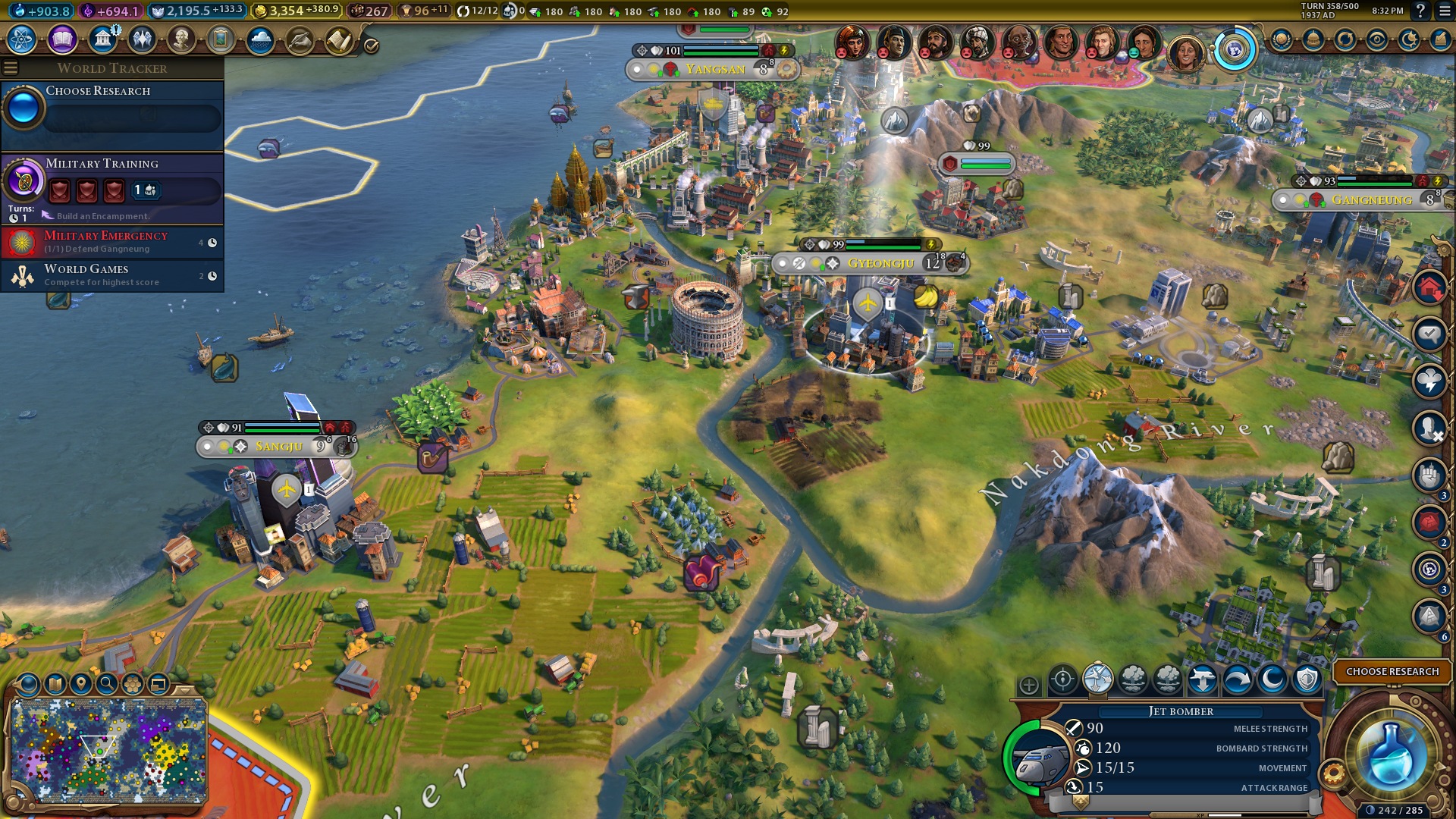Open the civics tree book icon
This screenshot has height=819, width=1456.
click(62, 39)
